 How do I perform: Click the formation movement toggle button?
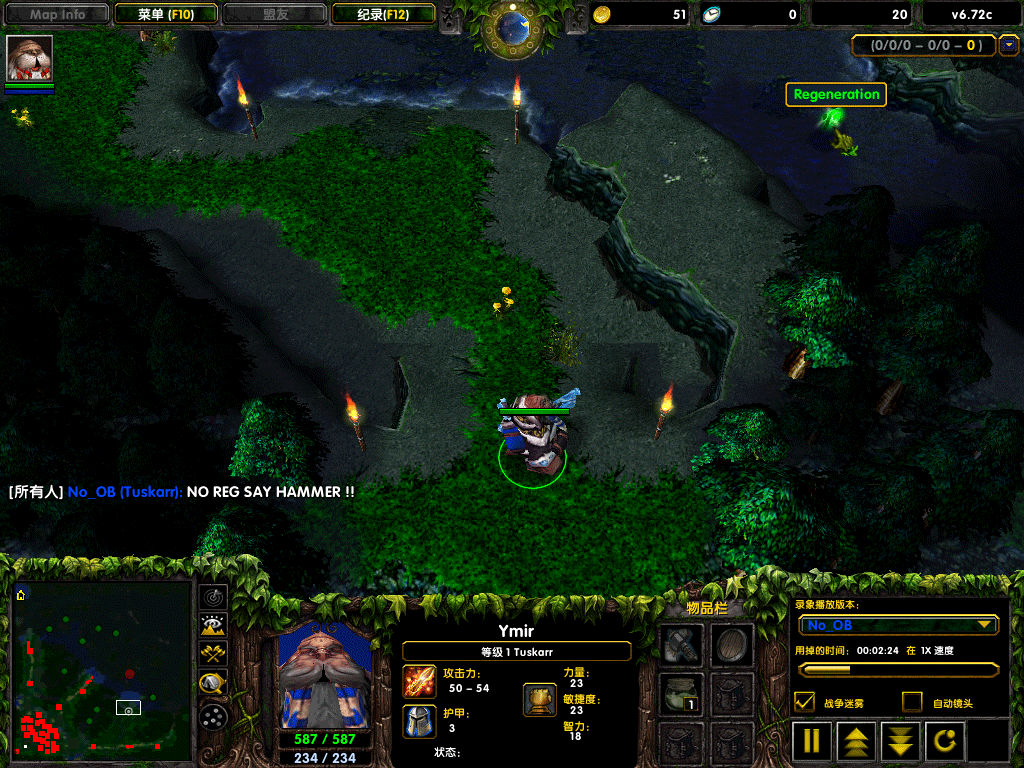(213, 716)
